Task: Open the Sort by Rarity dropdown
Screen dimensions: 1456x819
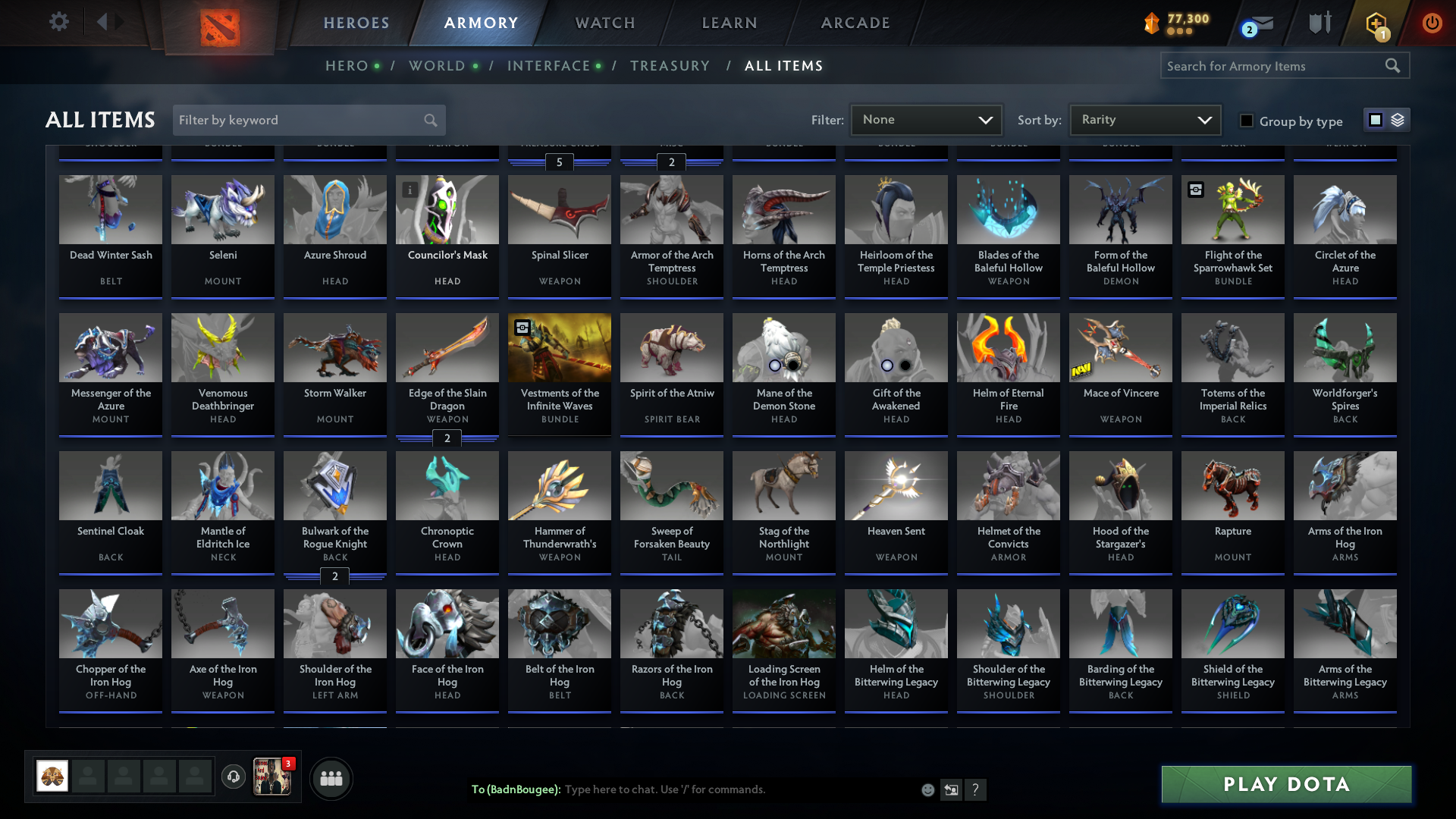Action: 1144,119
